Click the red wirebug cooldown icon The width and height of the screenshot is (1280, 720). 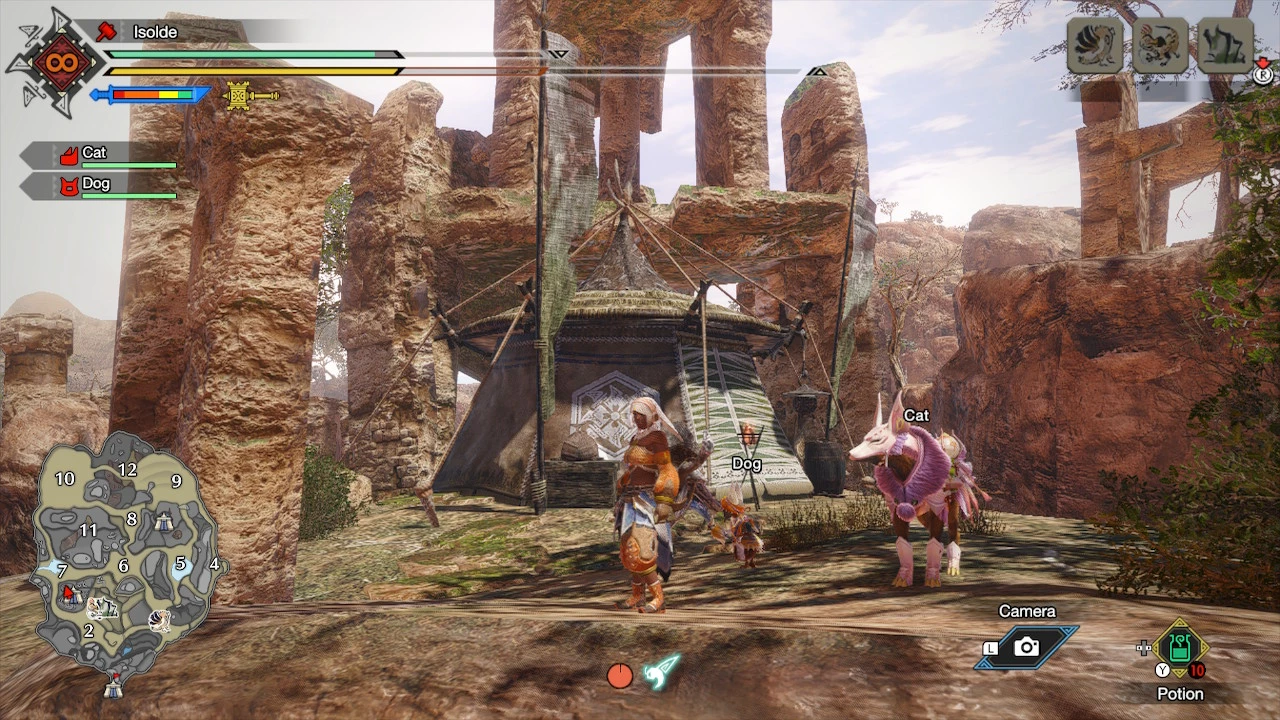620,676
